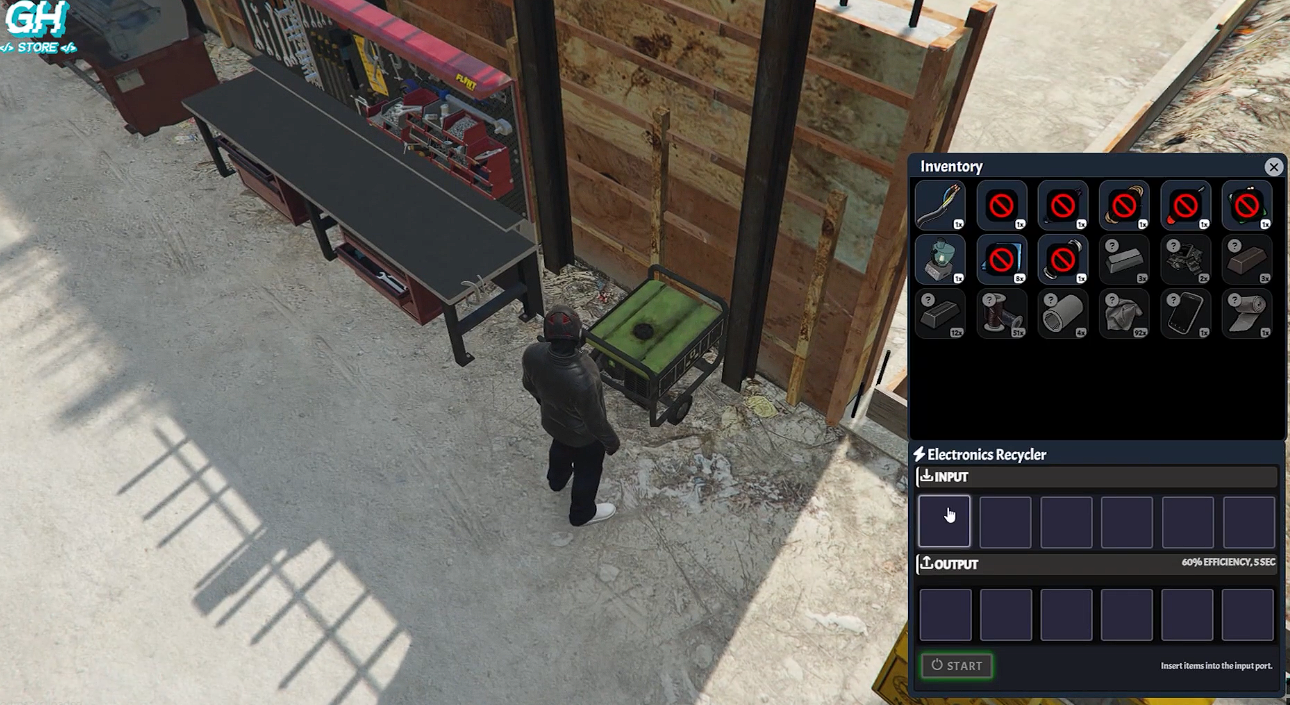
Task: Click the metal pipe item (4x)
Action: point(1063,314)
